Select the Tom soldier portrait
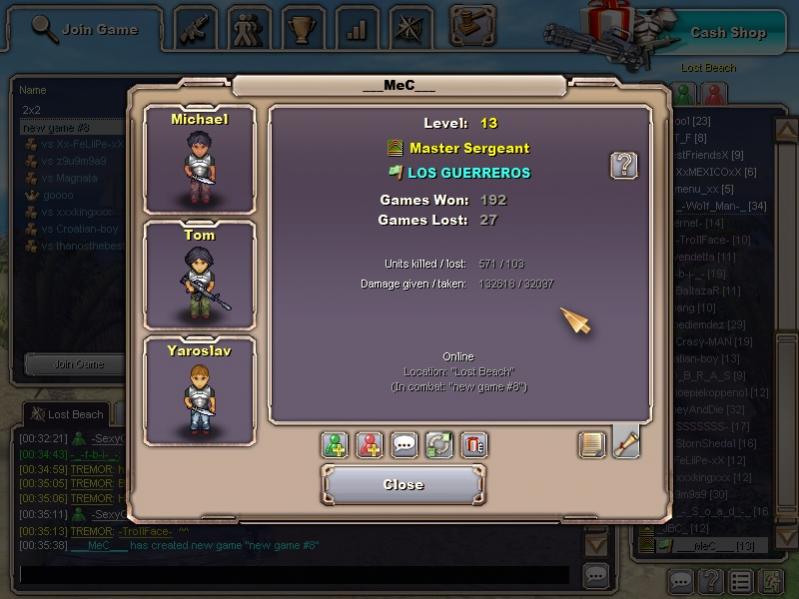Viewport: 799px width, 599px height. coord(199,275)
